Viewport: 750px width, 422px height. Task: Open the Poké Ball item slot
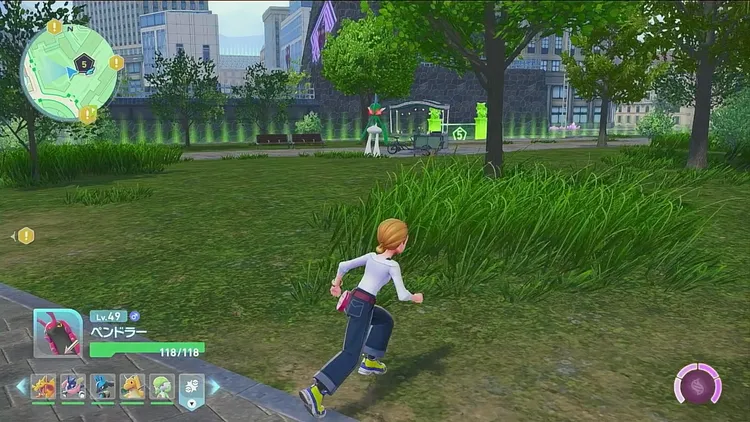click(191, 388)
